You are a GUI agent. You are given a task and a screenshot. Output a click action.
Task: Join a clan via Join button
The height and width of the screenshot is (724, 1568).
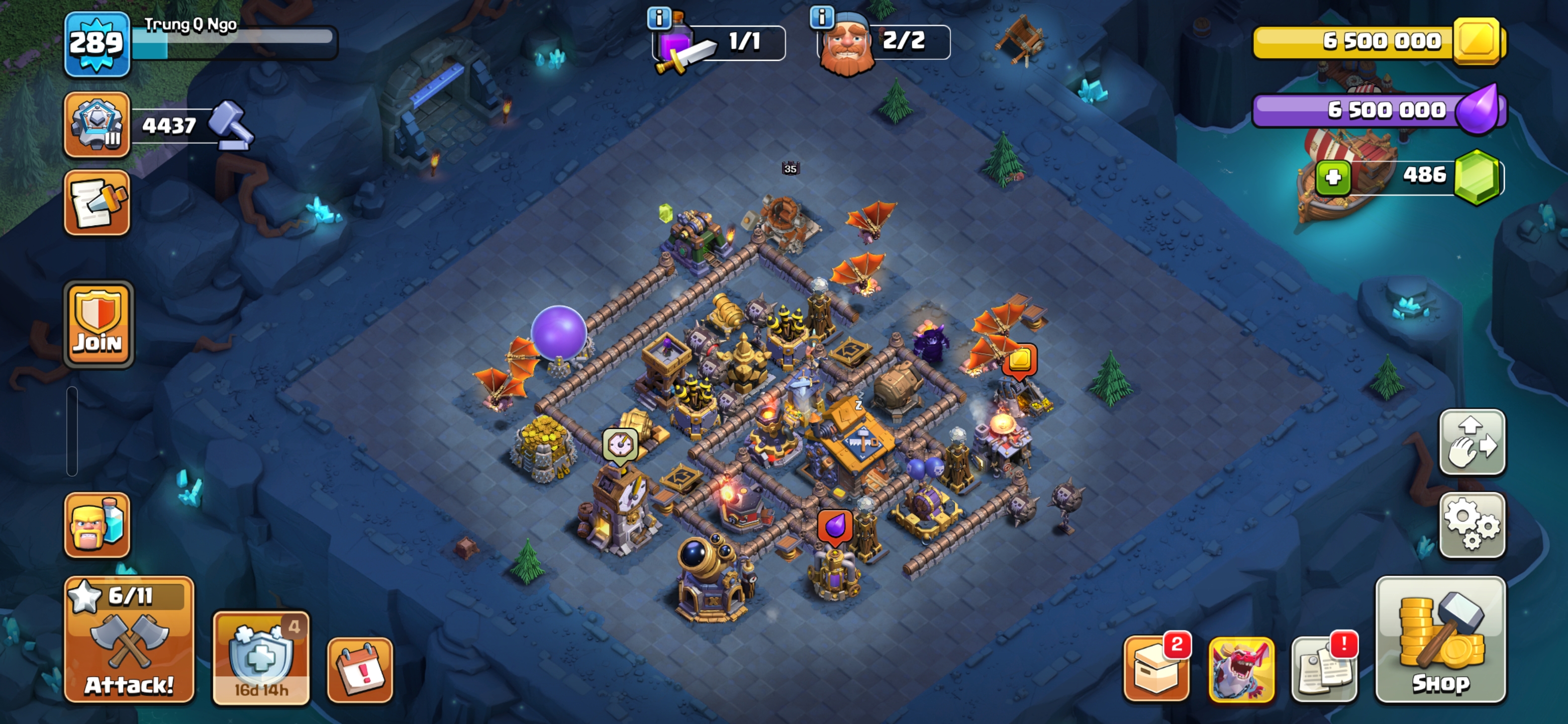(x=98, y=325)
